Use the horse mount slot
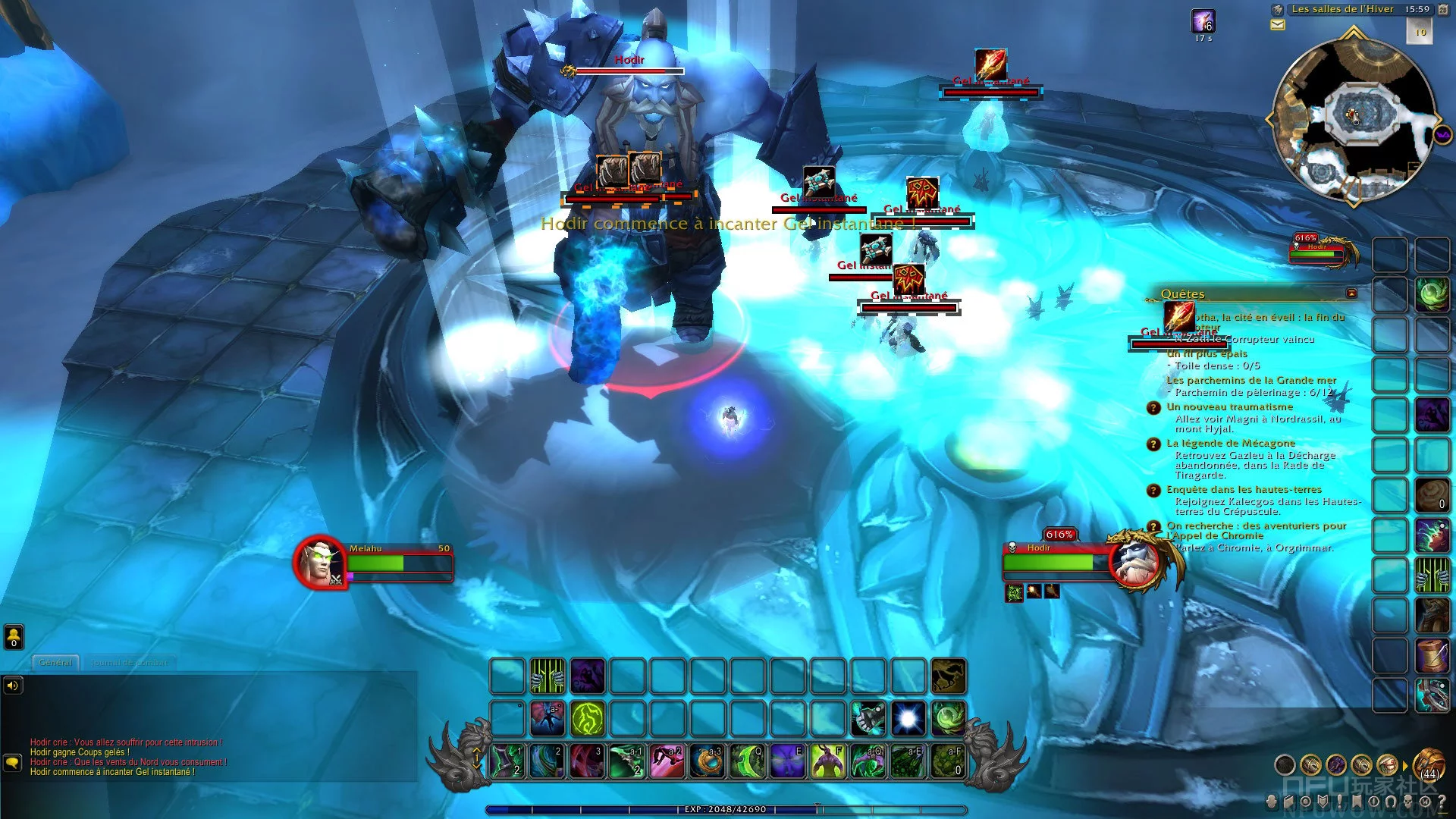 click(949, 676)
